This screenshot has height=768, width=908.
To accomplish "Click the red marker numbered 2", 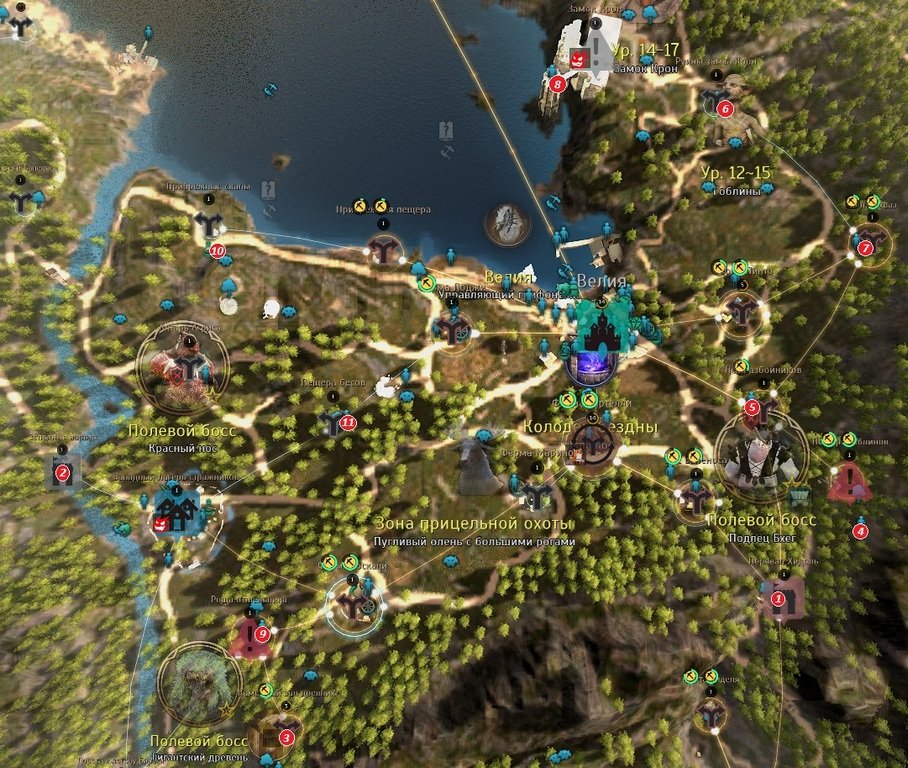I will tap(62, 473).
